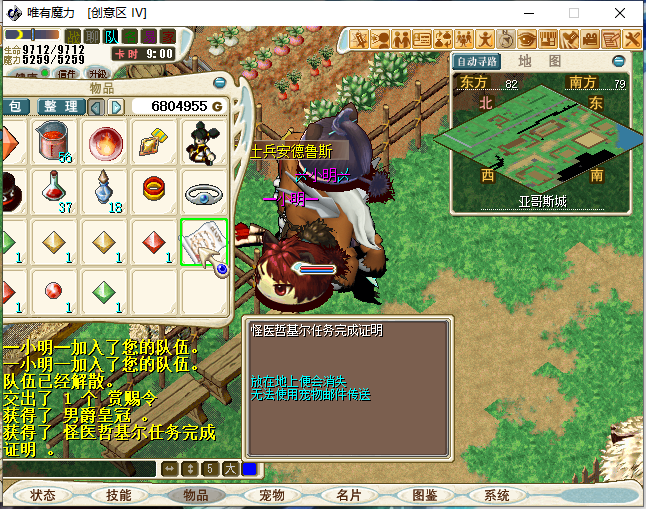
Task: Select the blue potion bottle stack of 18
Action: coord(105,191)
